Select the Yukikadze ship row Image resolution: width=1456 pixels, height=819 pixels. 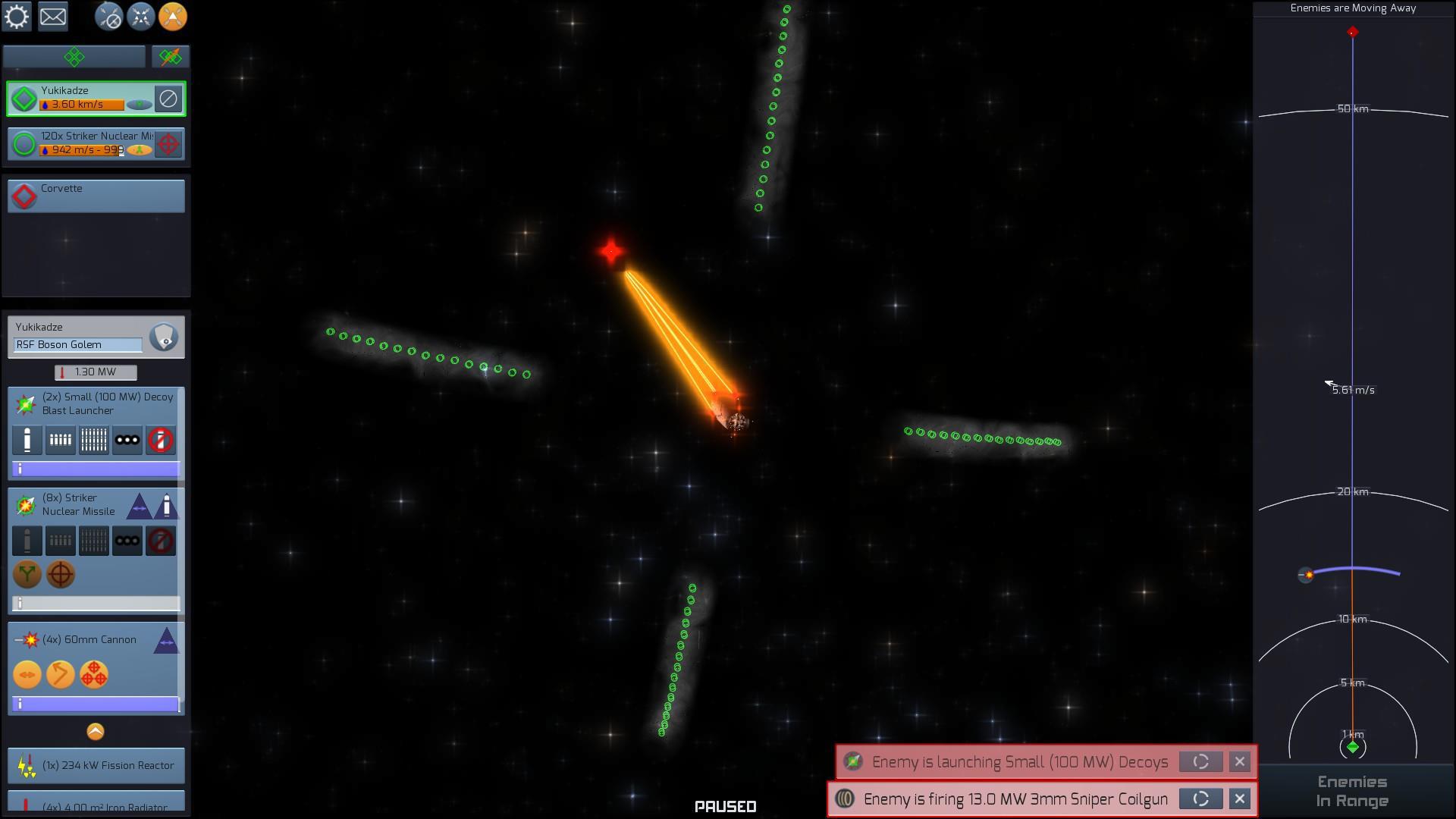[83, 99]
